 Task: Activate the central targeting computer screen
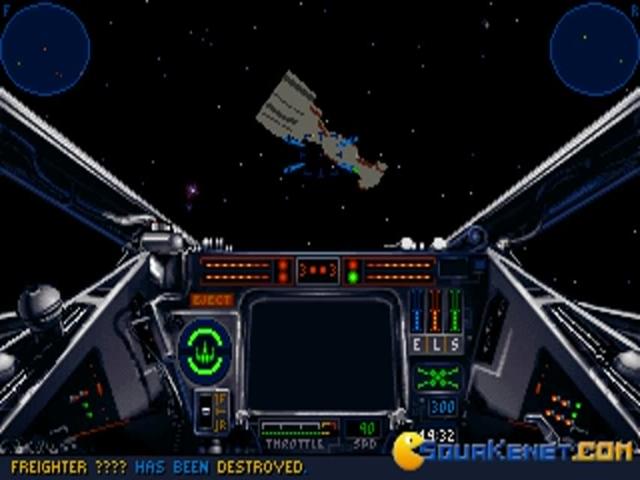pyautogui.click(x=322, y=353)
